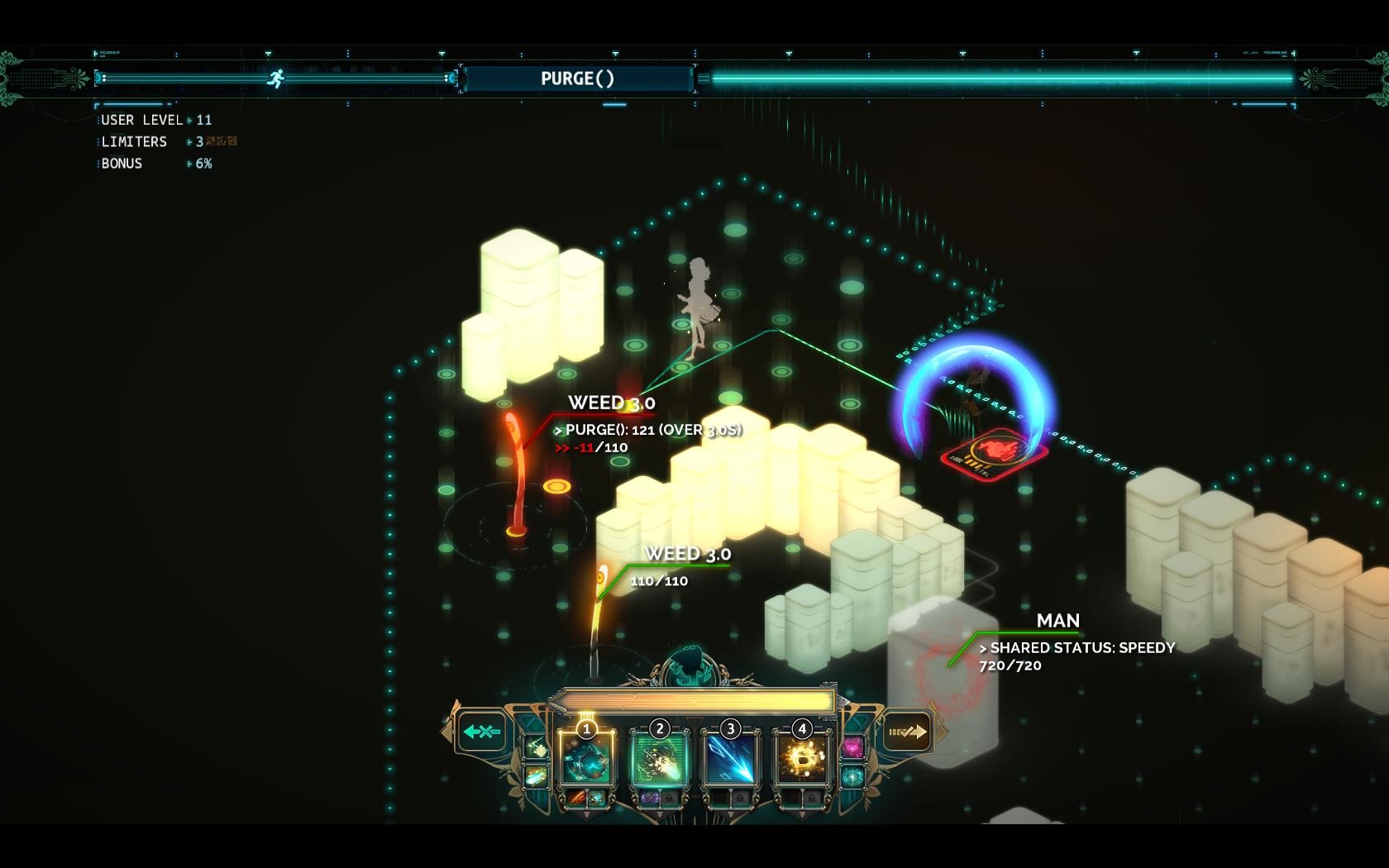Execute the planned Turn with the checkmark arrow

tap(906, 732)
